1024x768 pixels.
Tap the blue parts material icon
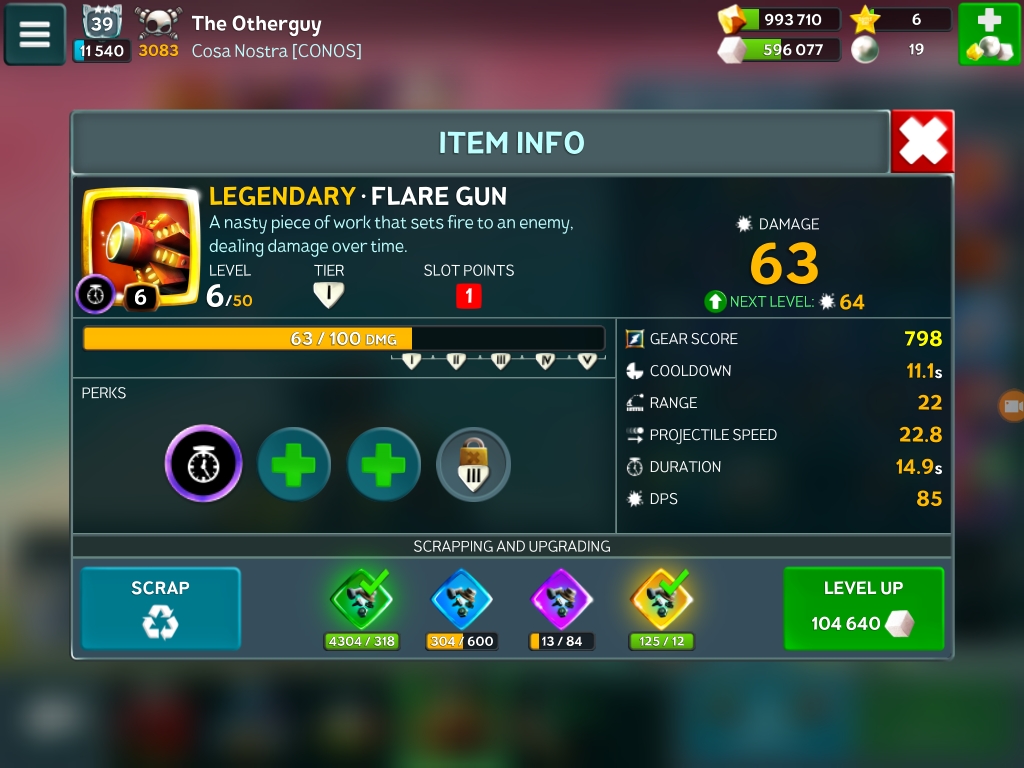(461, 598)
